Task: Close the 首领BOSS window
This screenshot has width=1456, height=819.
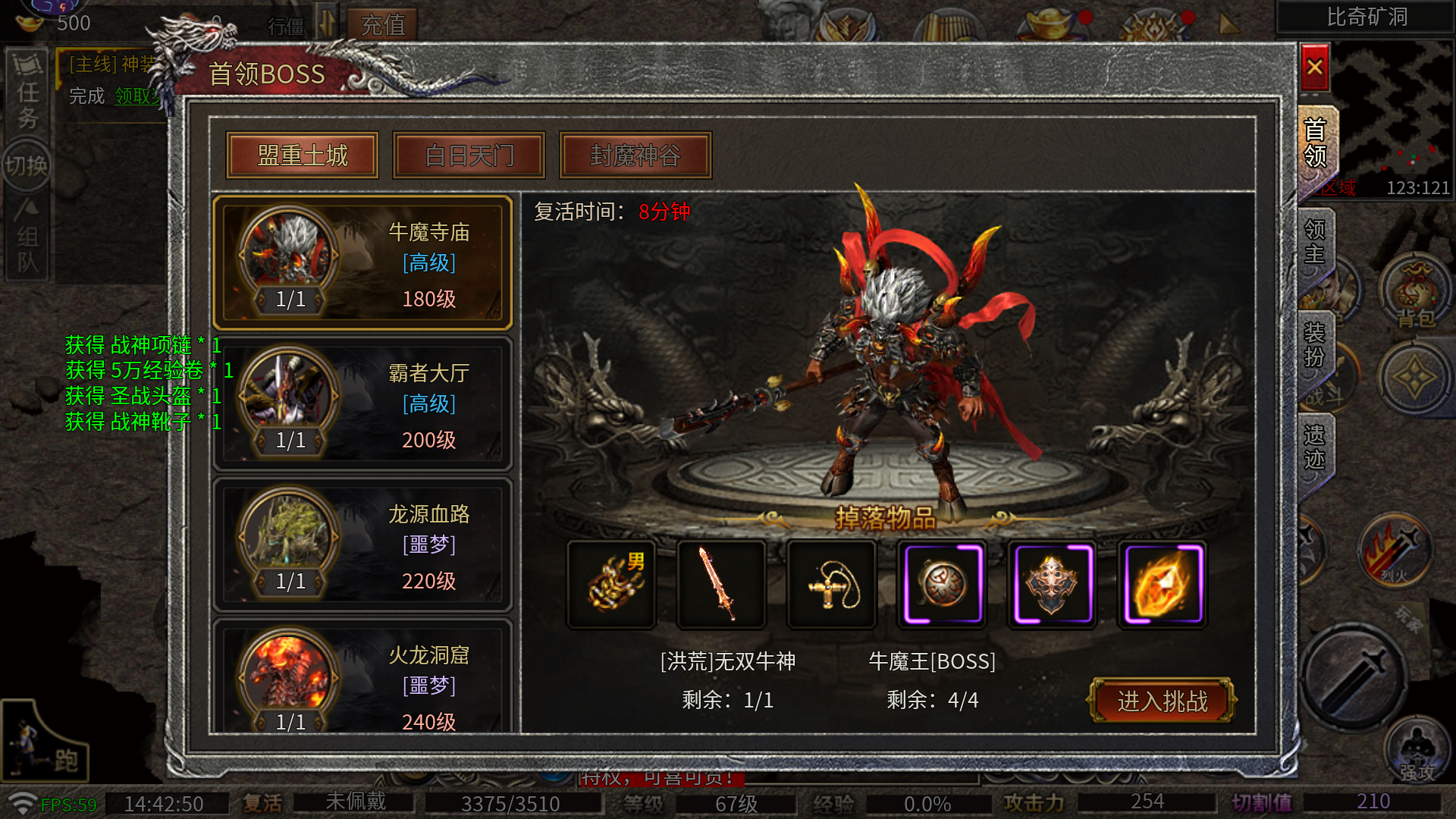Action: (x=1314, y=67)
